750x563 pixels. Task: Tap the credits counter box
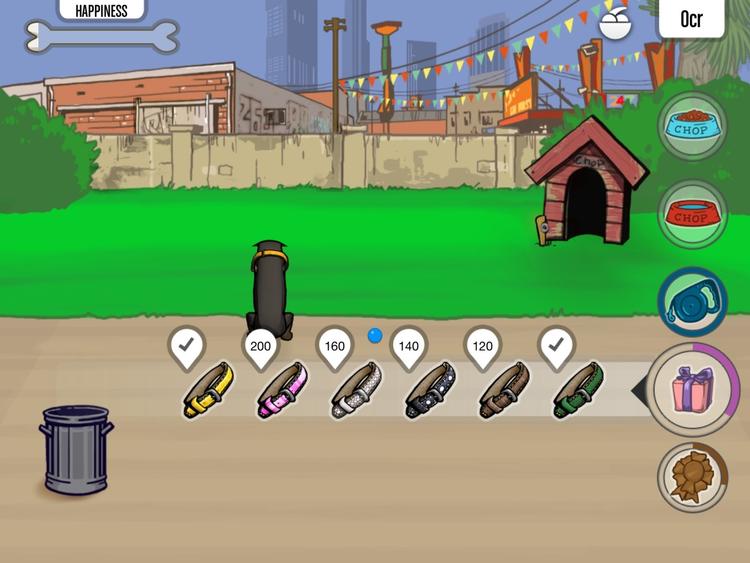[691, 19]
